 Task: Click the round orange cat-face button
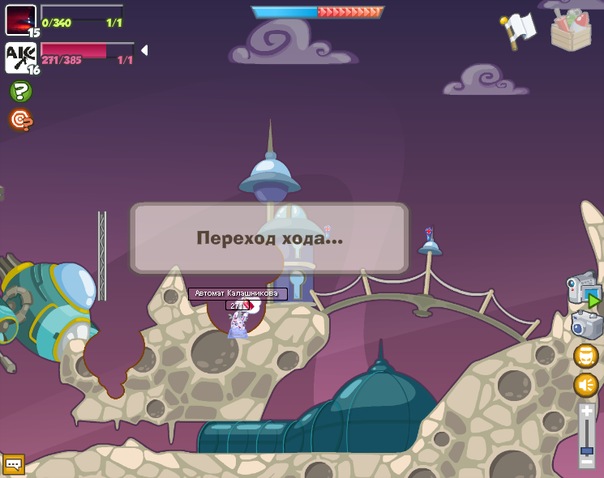(x=586, y=355)
